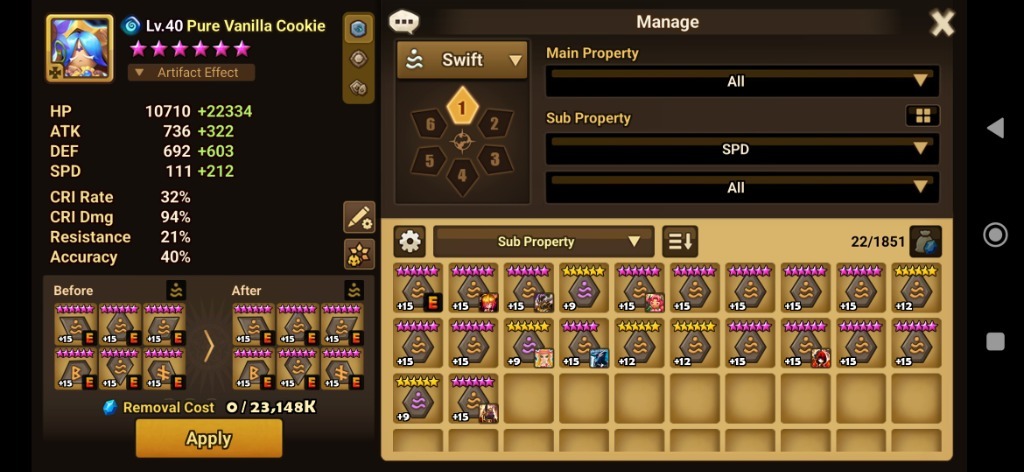Open the Main Property dropdown
This screenshot has width=1024, height=472.
pyautogui.click(x=741, y=81)
